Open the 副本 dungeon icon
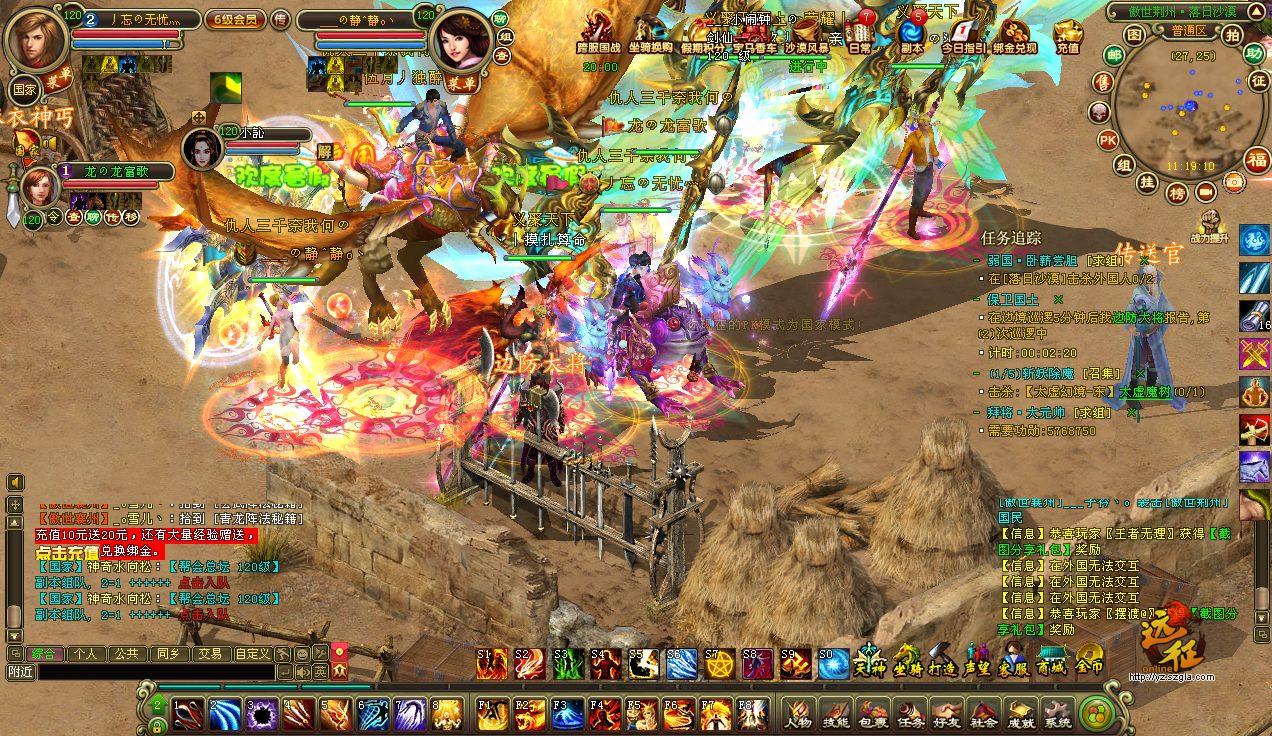The height and width of the screenshot is (736, 1272). (911, 36)
